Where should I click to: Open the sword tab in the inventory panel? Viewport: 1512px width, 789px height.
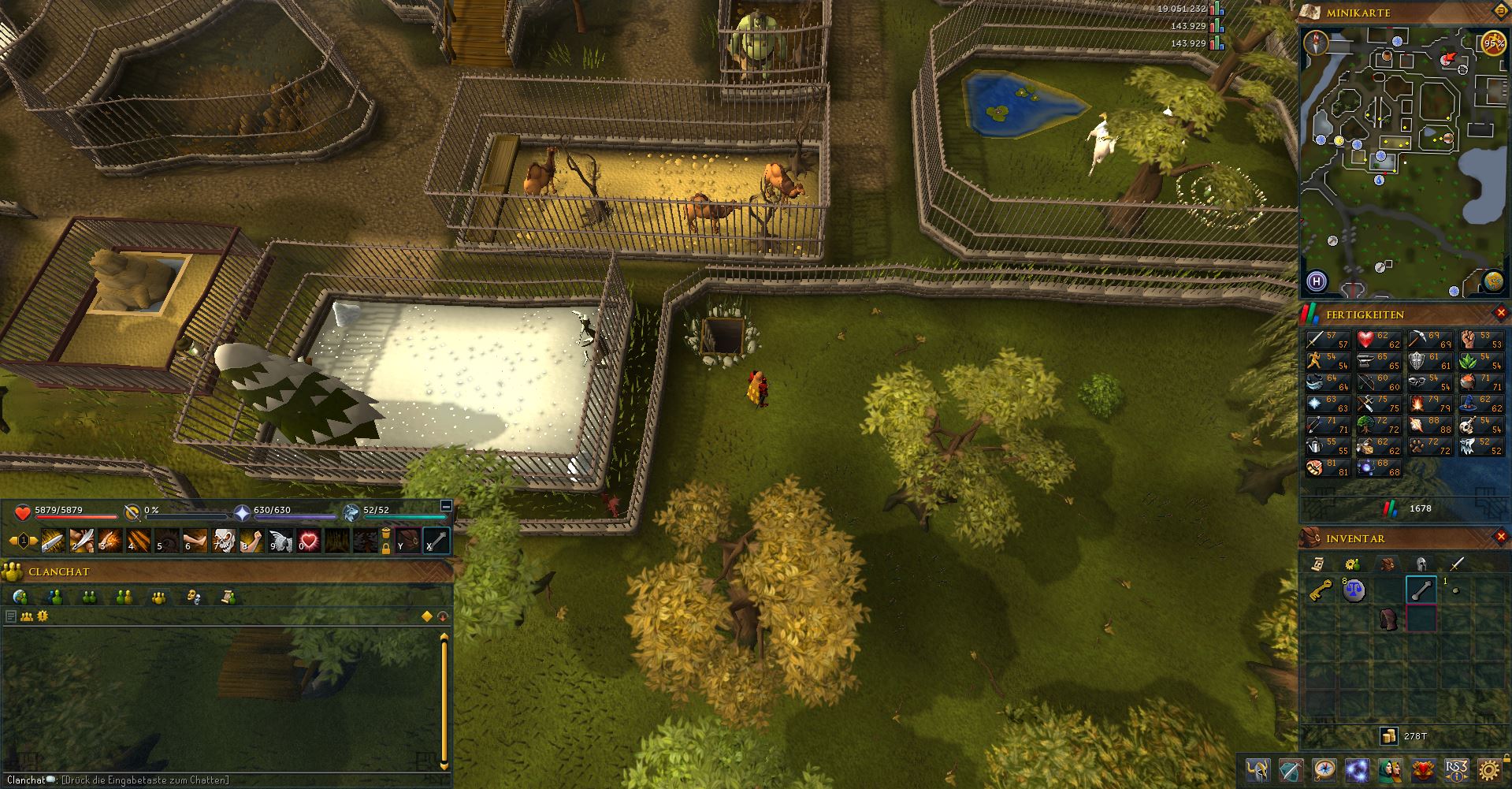click(x=1456, y=564)
